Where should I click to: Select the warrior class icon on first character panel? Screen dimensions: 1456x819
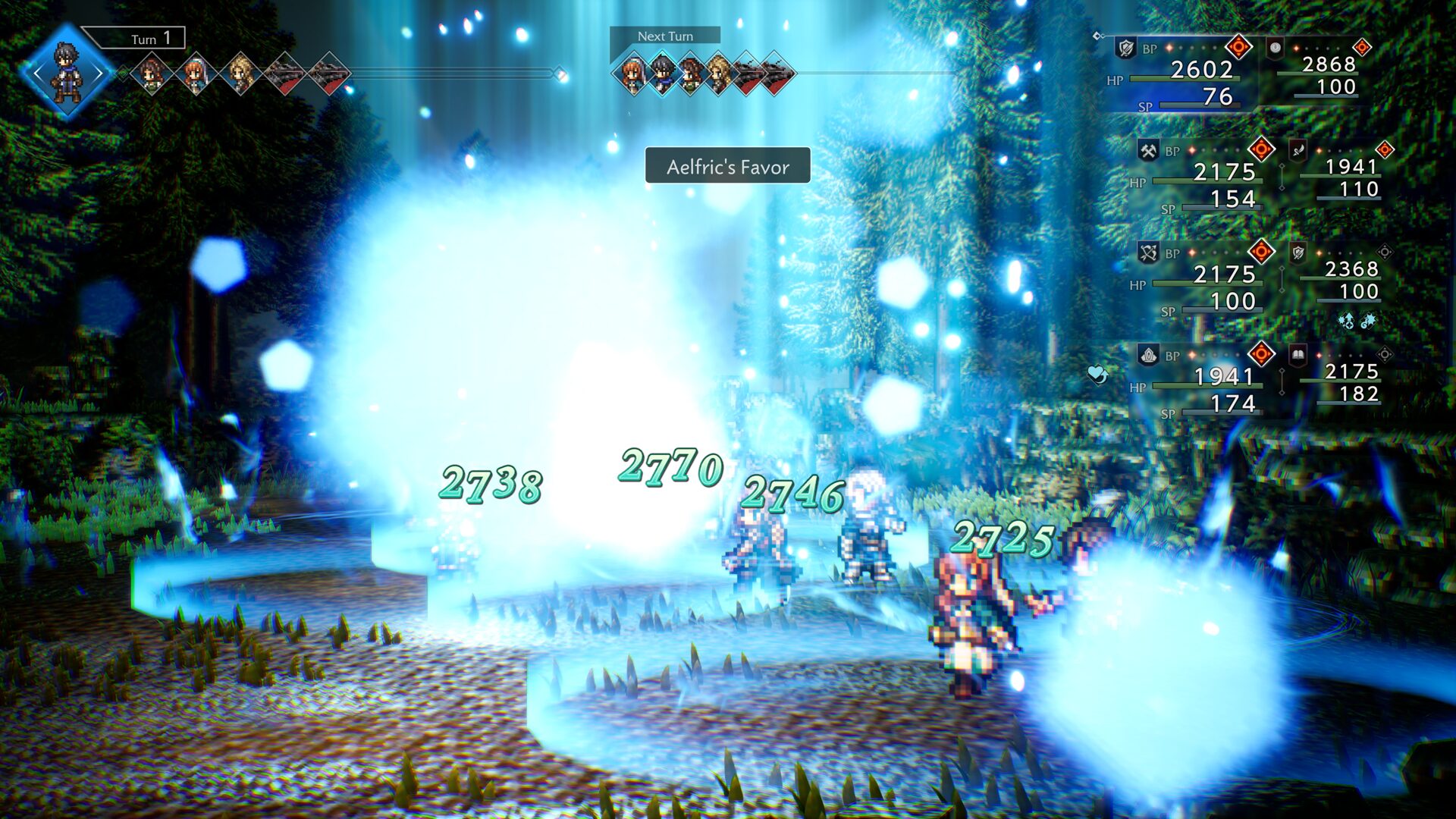click(x=1126, y=49)
